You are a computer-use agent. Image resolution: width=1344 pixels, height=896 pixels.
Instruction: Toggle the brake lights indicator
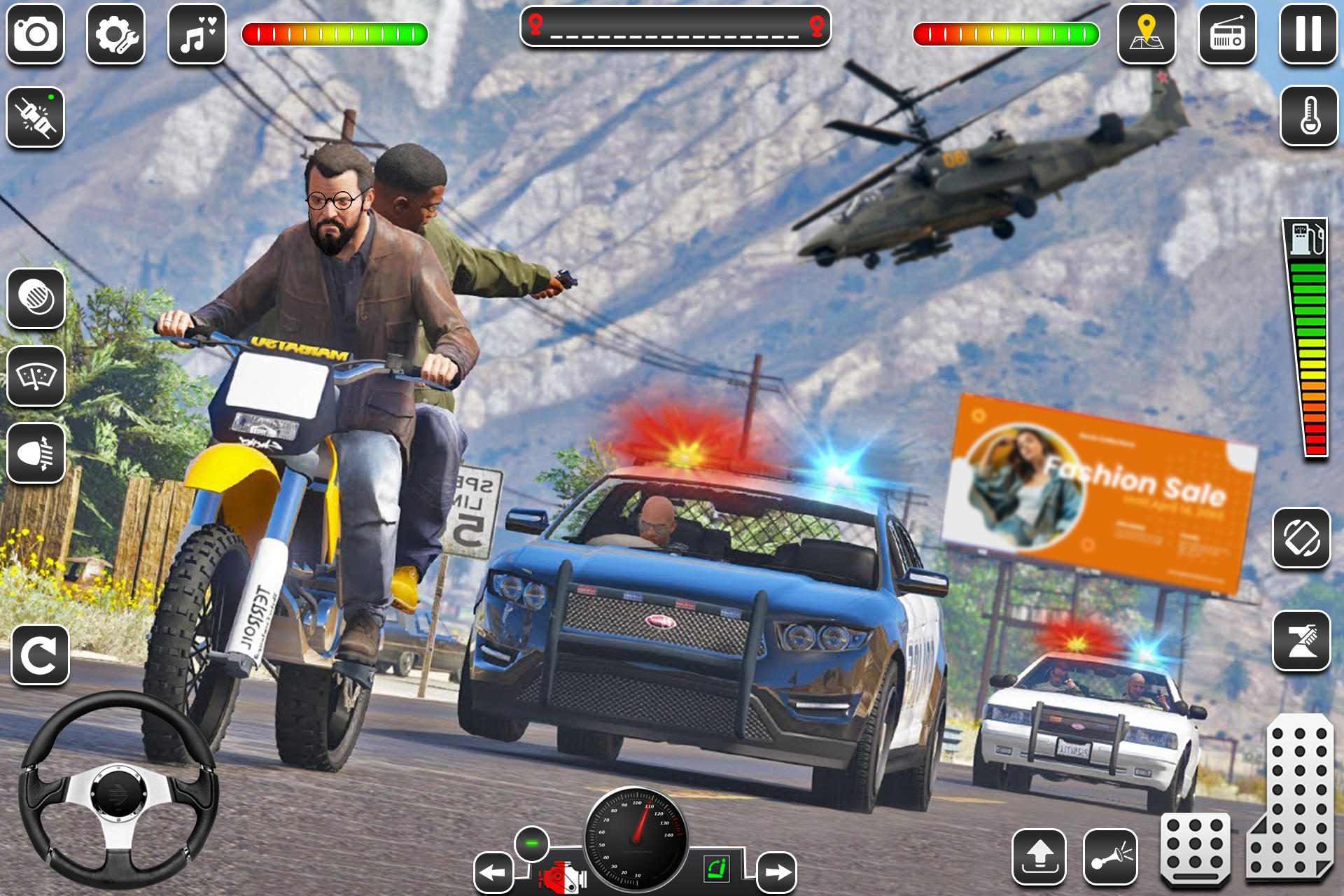click(35, 297)
